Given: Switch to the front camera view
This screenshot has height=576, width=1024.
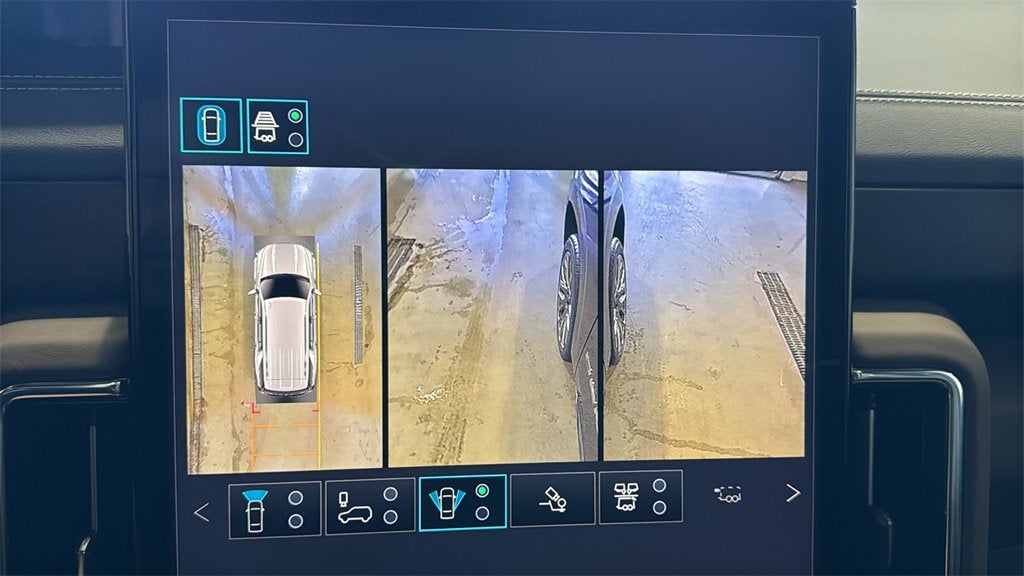Looking at the screenshot, I should 275,509.
